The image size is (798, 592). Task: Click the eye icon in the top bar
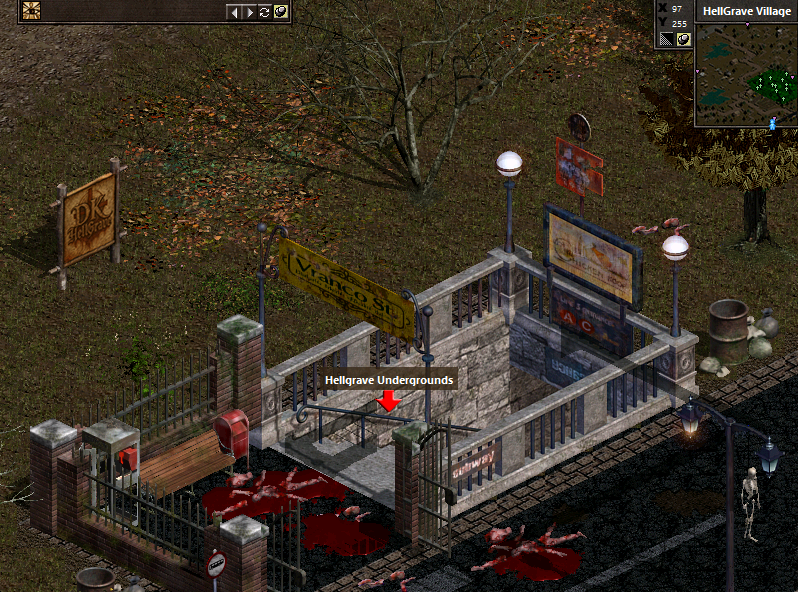[x=31, y=11]
